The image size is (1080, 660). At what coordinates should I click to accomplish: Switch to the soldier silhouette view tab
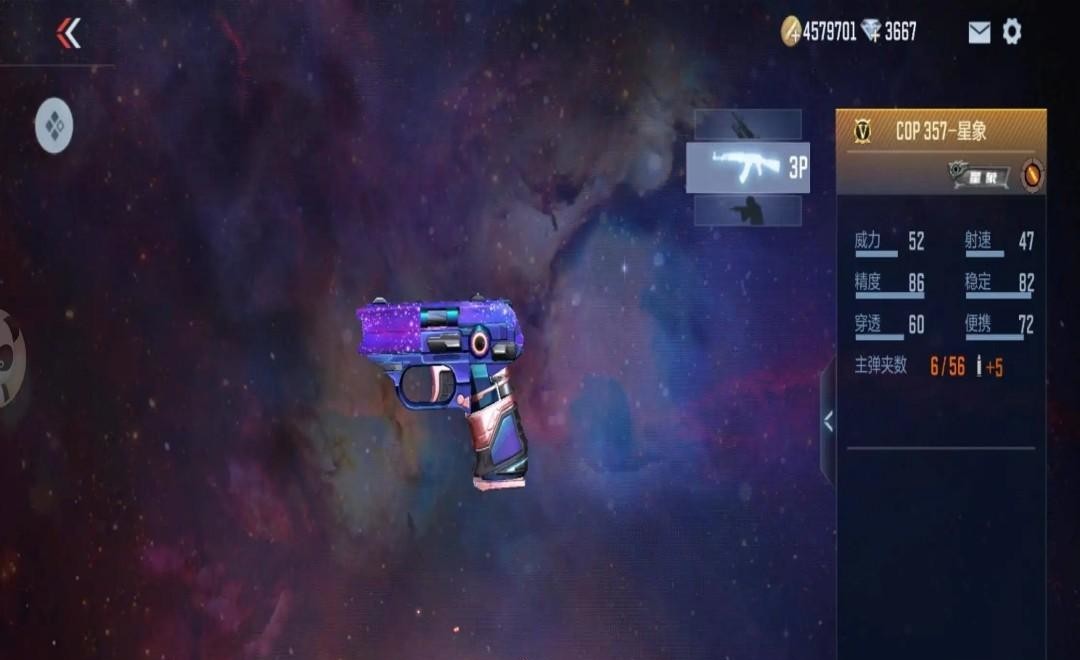[747, 211]
